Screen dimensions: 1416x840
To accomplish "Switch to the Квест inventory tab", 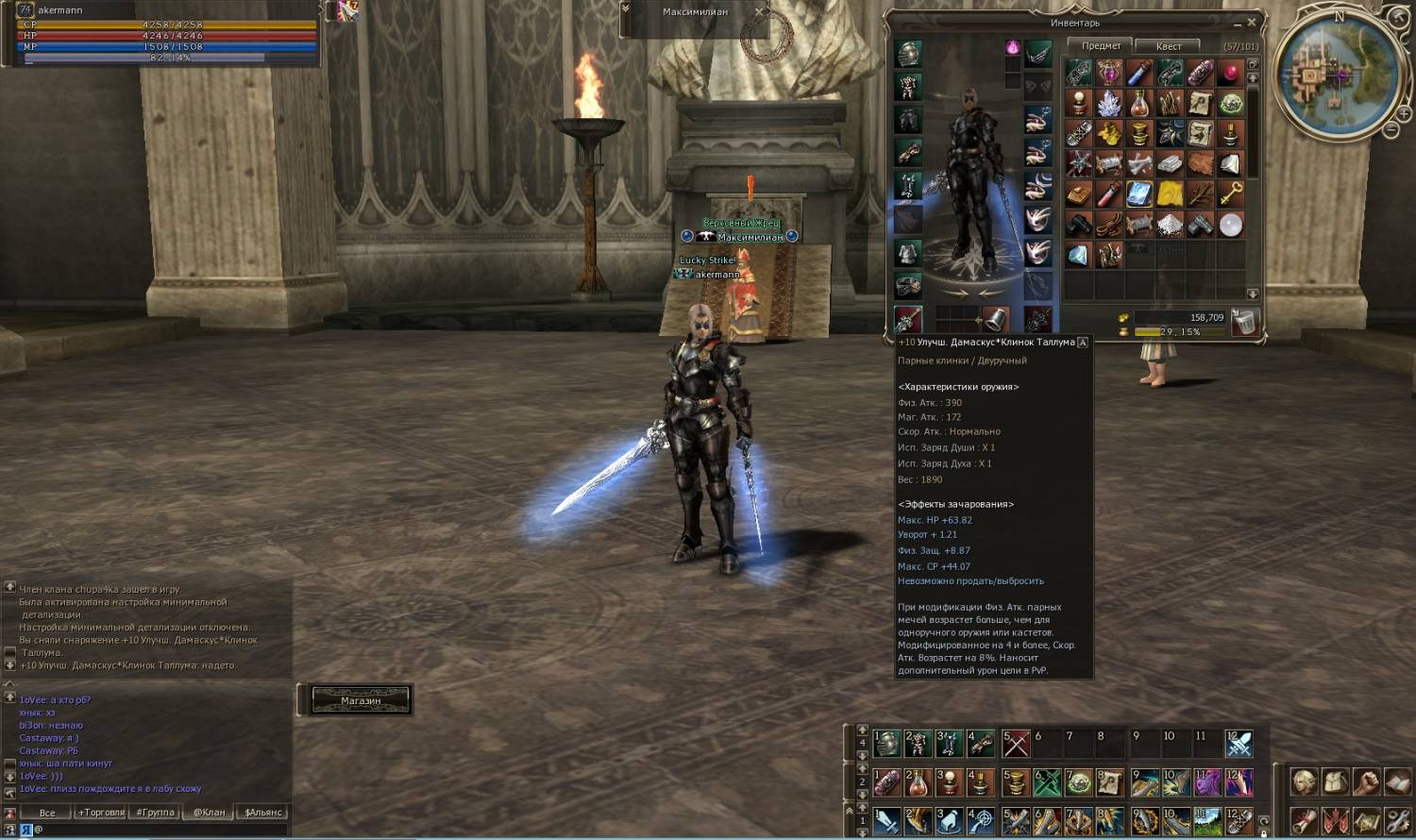I will [1168, 46].
